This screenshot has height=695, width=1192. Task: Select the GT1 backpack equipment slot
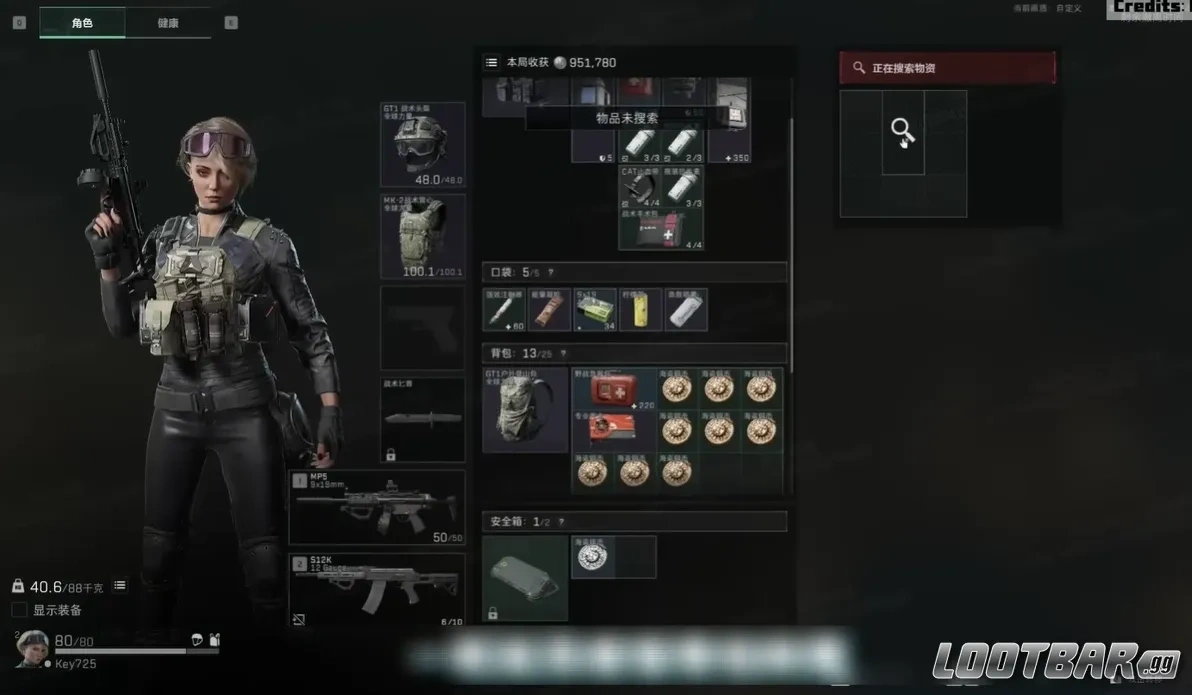525,410
